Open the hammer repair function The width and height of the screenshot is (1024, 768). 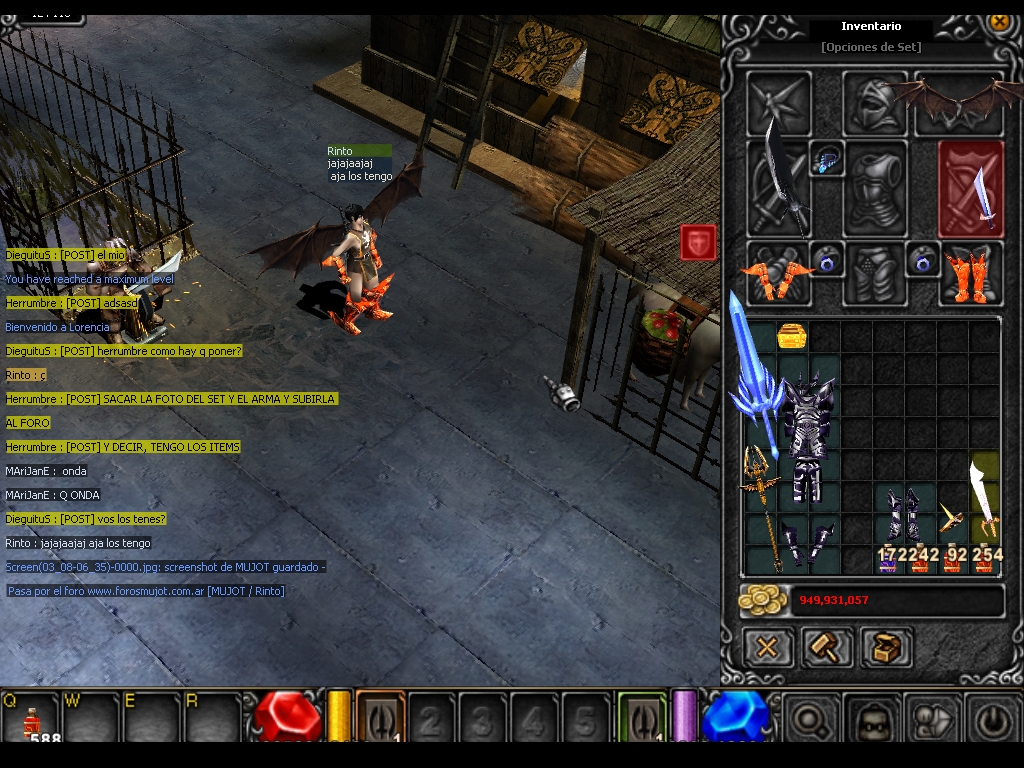[826, 648]
